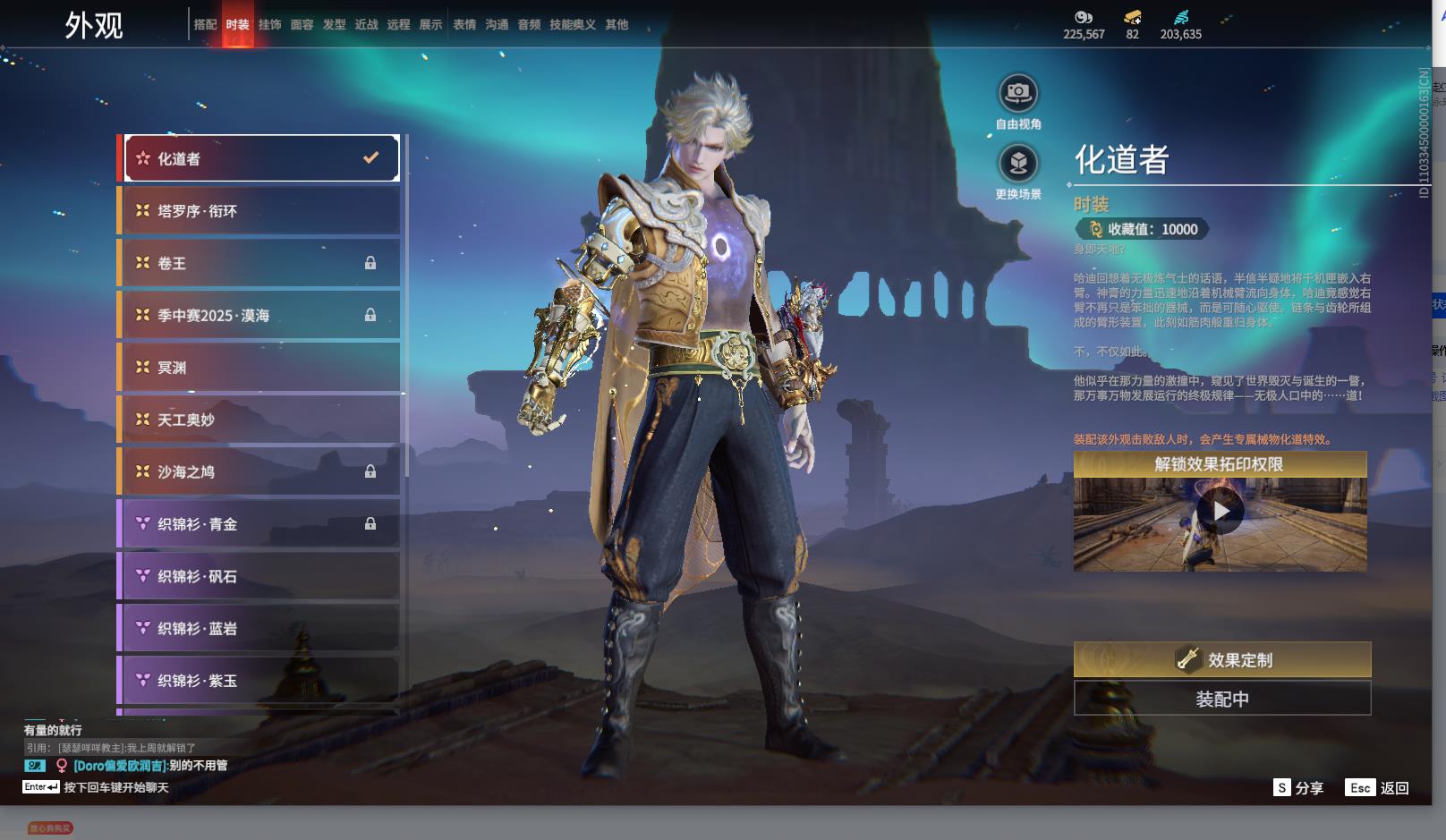Viewport: 1446px width, 840px height.
Task: Choose the 织锦衫·矾石 outfit
Action: (260, 576)
